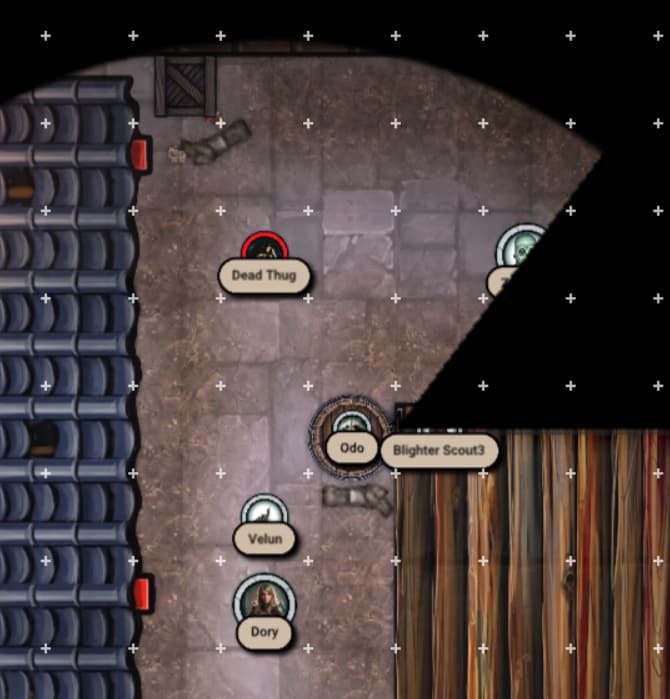Select Dory's portrait token
The width and height of the screenshot is (670, 699).
pos(265,600)
